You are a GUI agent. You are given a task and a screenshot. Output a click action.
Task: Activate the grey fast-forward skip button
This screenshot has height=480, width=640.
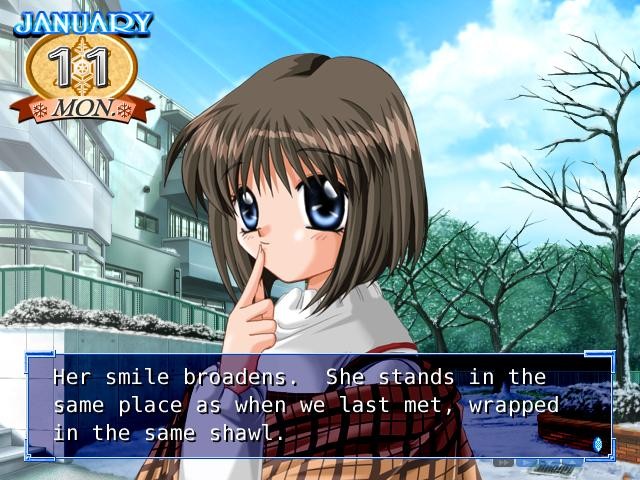coord(503,462)
